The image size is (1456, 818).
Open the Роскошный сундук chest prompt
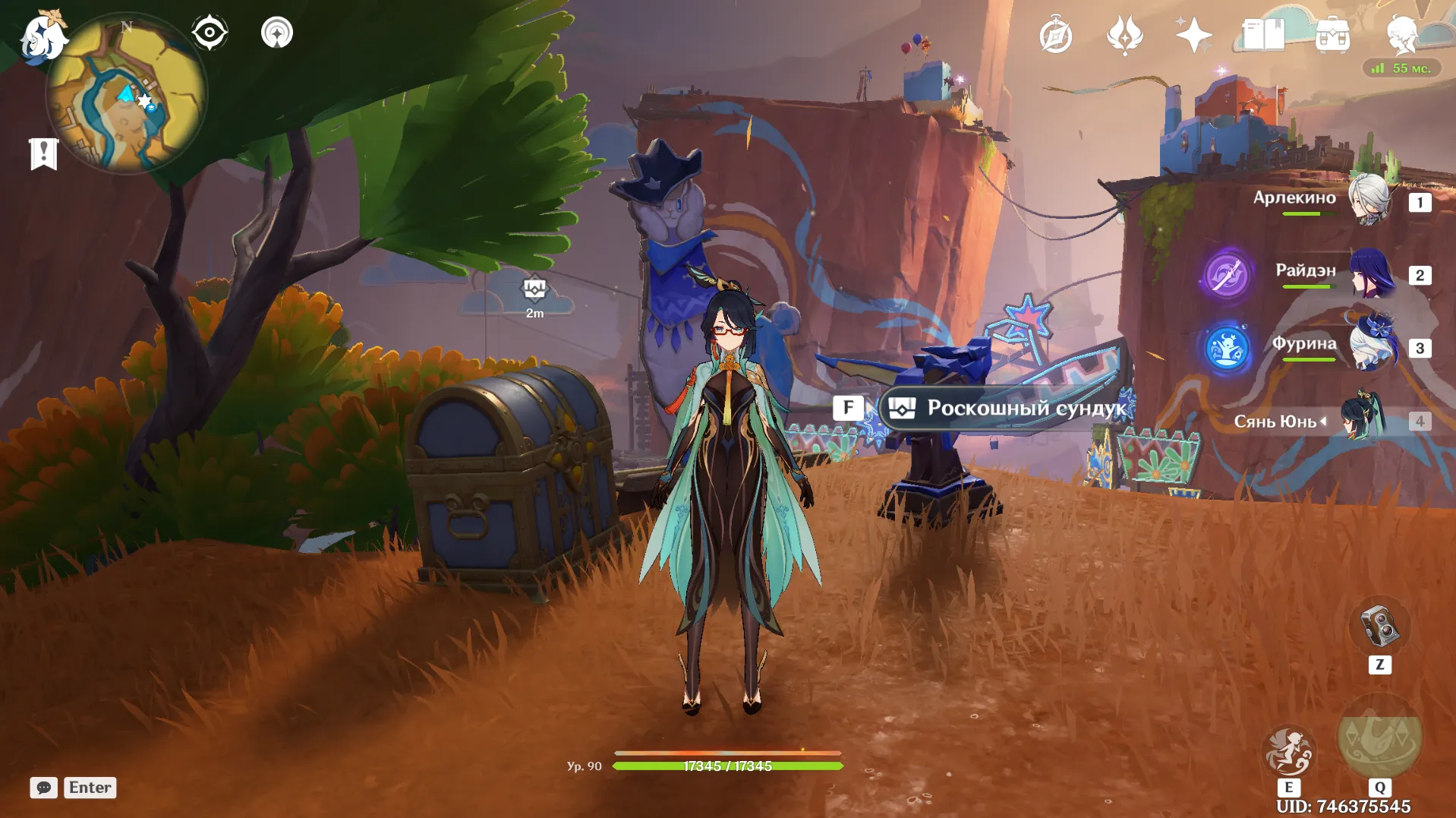tap(1004, 409)
